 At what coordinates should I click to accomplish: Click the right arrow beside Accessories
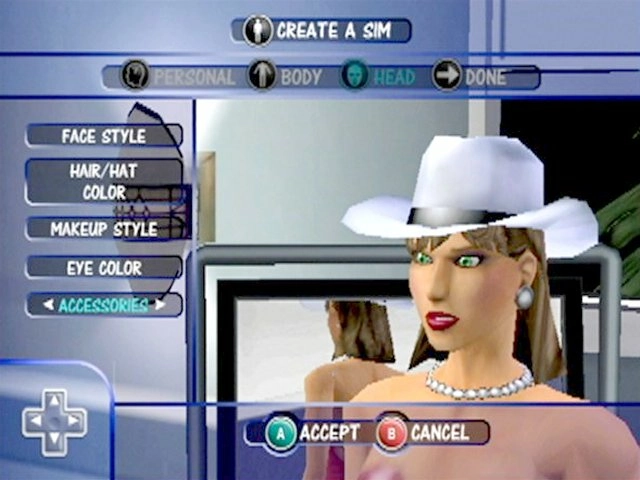[x=159, y=305]
